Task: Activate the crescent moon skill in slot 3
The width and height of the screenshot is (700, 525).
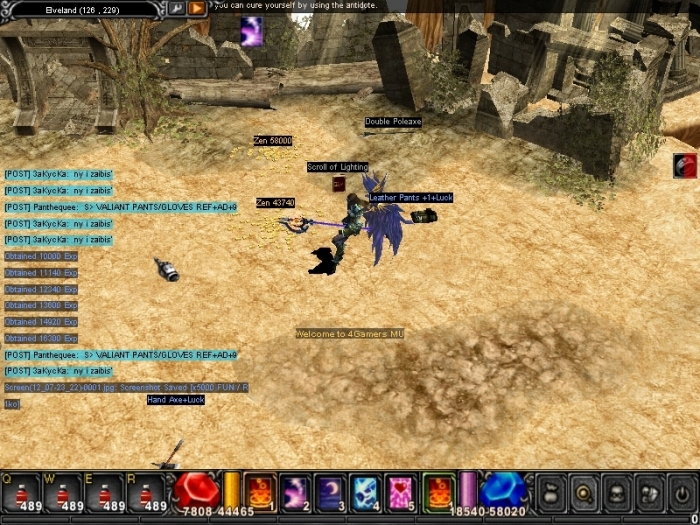Action: (330, 491)
